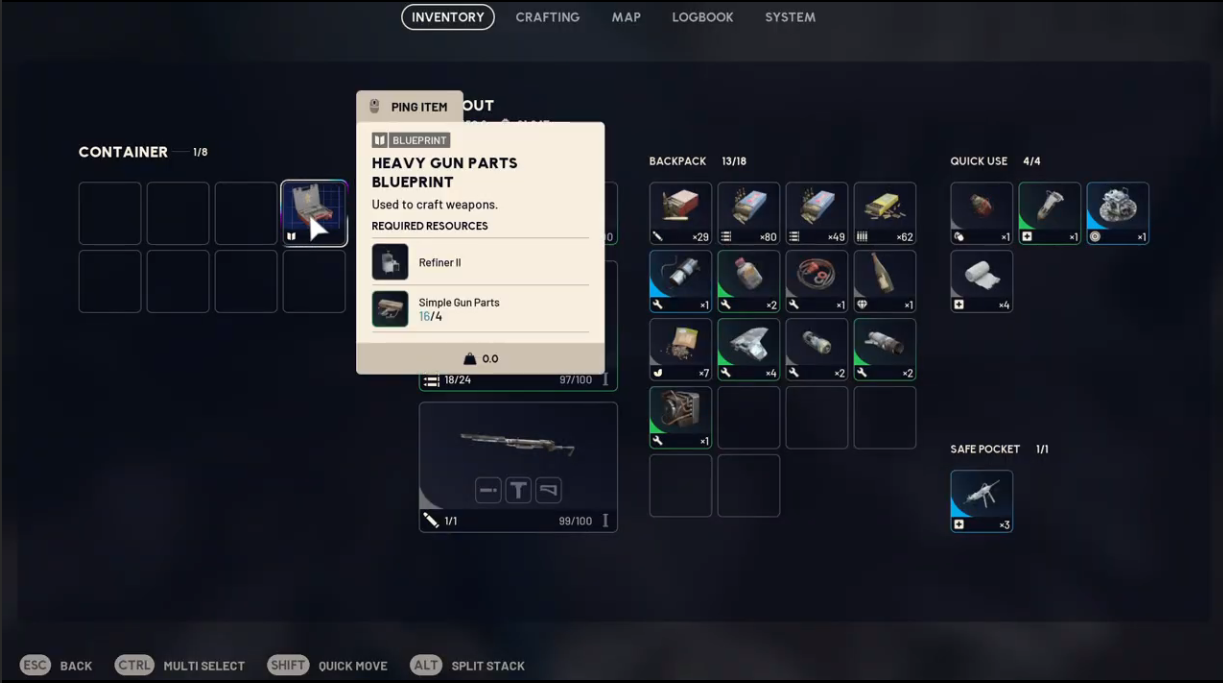
Task: Click the Ping Item option
Action: pos(409,107)
